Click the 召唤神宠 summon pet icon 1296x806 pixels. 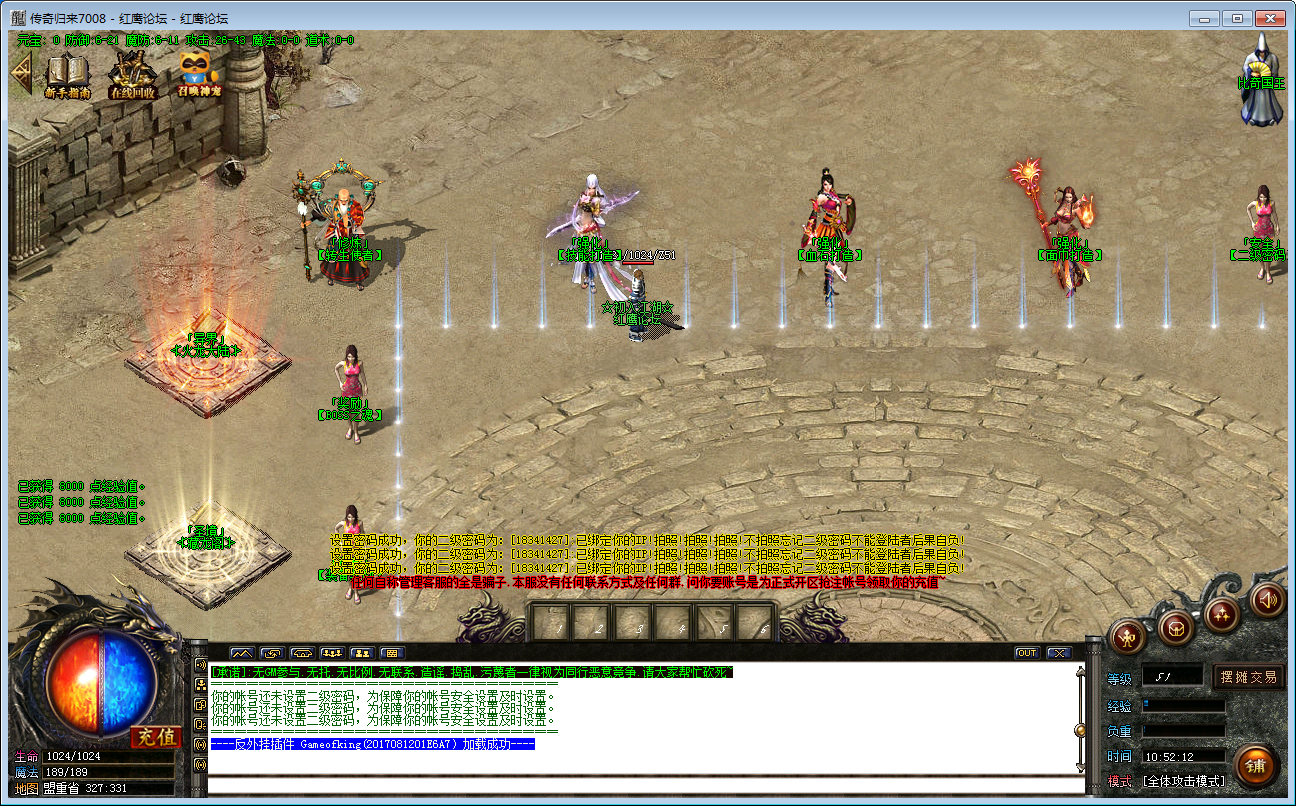pyautogui.click(x=199, y=74)
